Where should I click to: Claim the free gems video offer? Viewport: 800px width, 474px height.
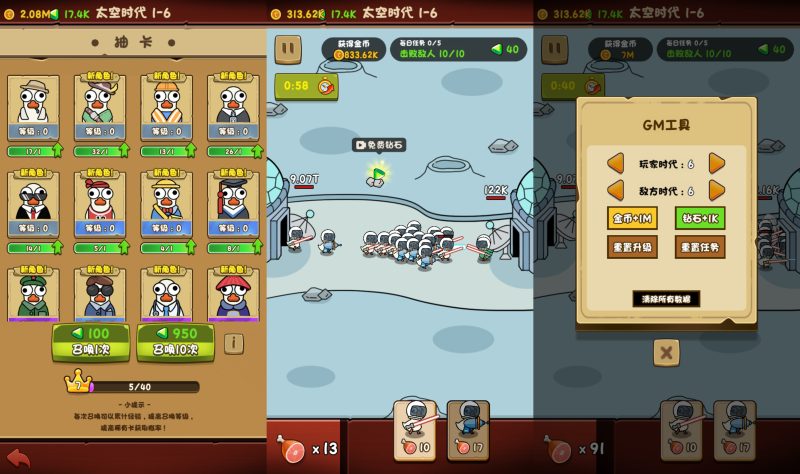378,145
